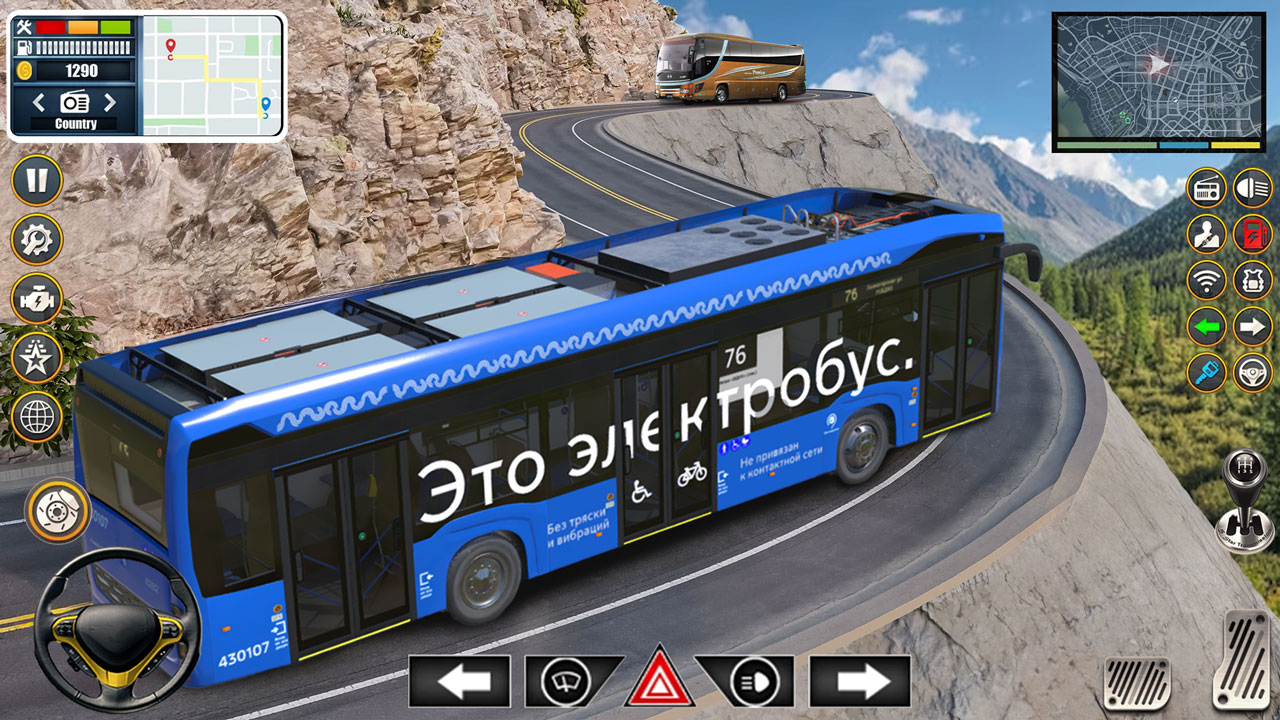
Task: Click the right chevron beside Country
Action: tap(110, 101)
